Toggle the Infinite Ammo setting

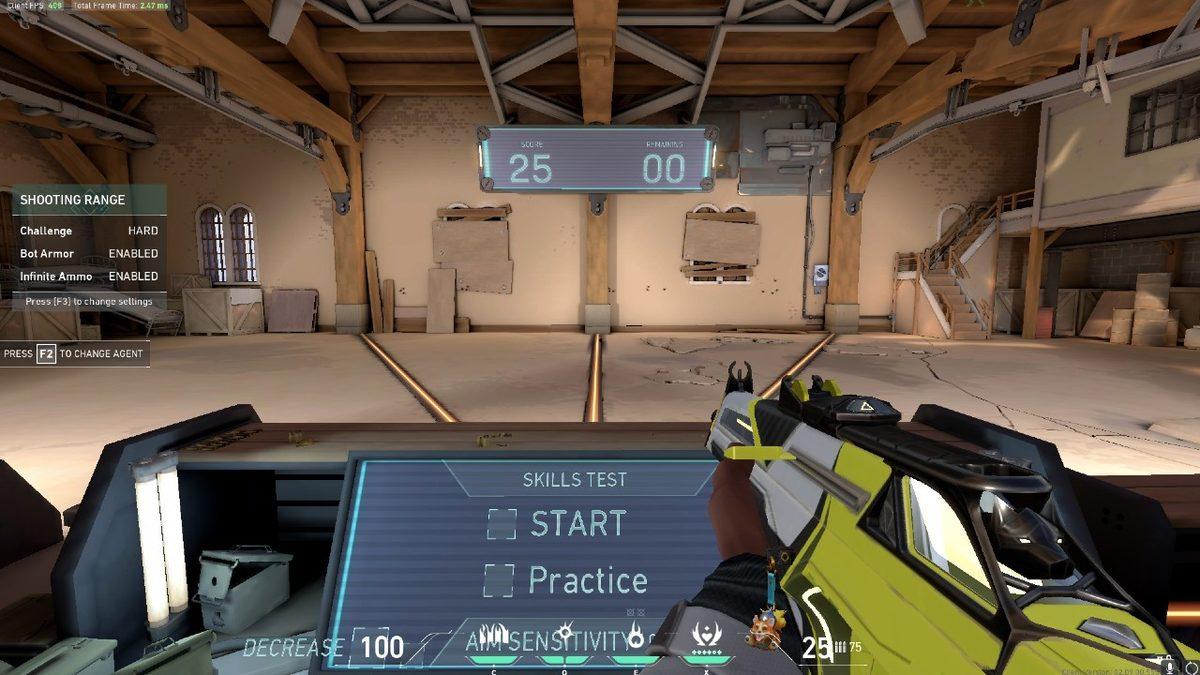(x=88, y=276)
